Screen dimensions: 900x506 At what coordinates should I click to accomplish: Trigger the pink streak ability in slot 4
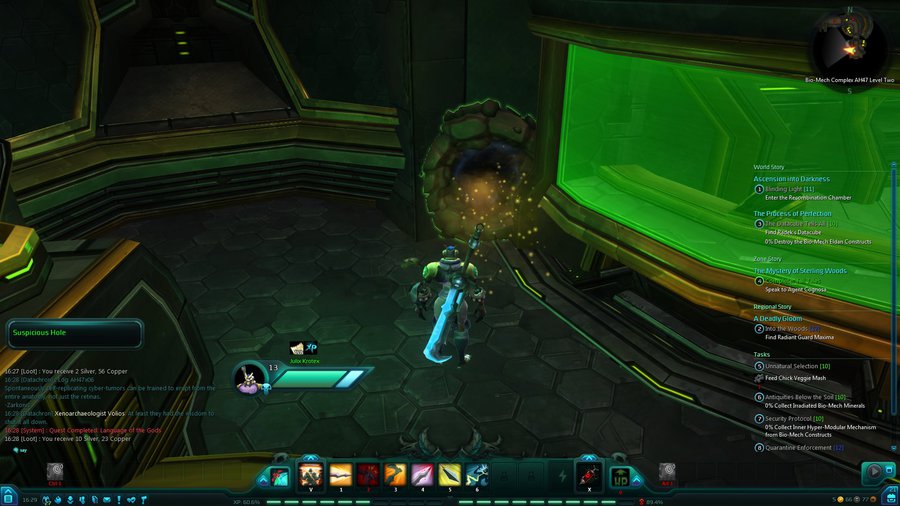[423, 475]
